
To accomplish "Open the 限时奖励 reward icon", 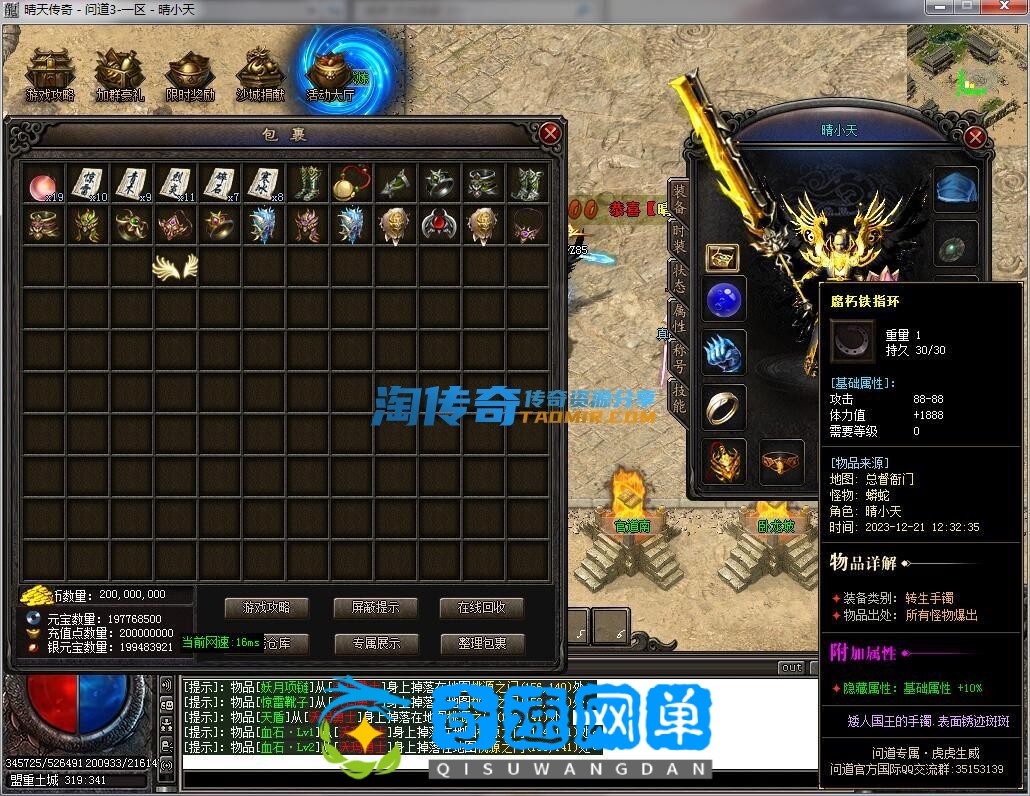I will pos(190,75).
